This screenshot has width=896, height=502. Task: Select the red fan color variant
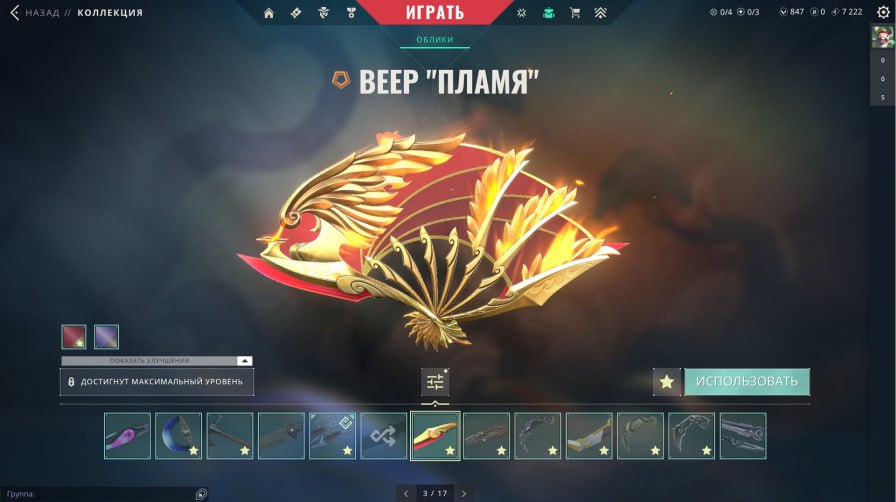click(73, 336)
